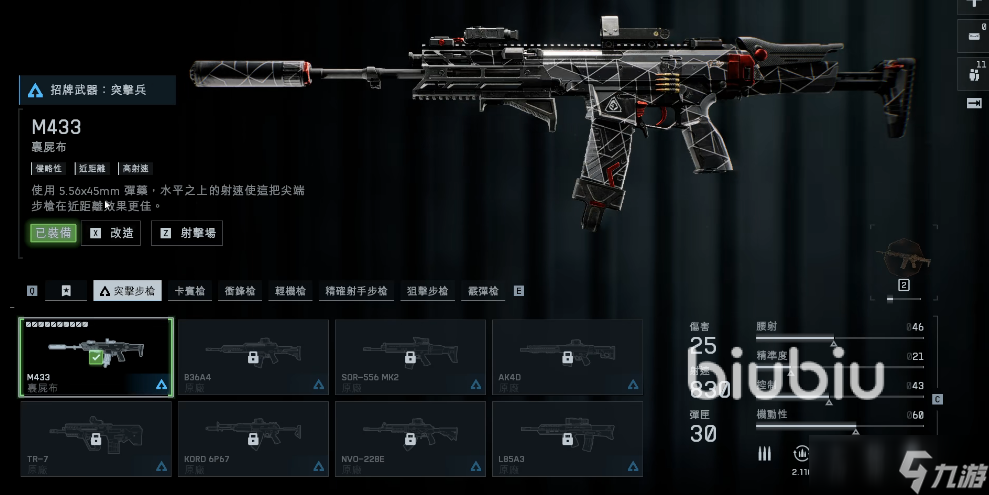Image resolution: width=989 pixels, height=495 pixels.
Task: Pick the locked L85A3 weapon card
Action: coord(567,438)
